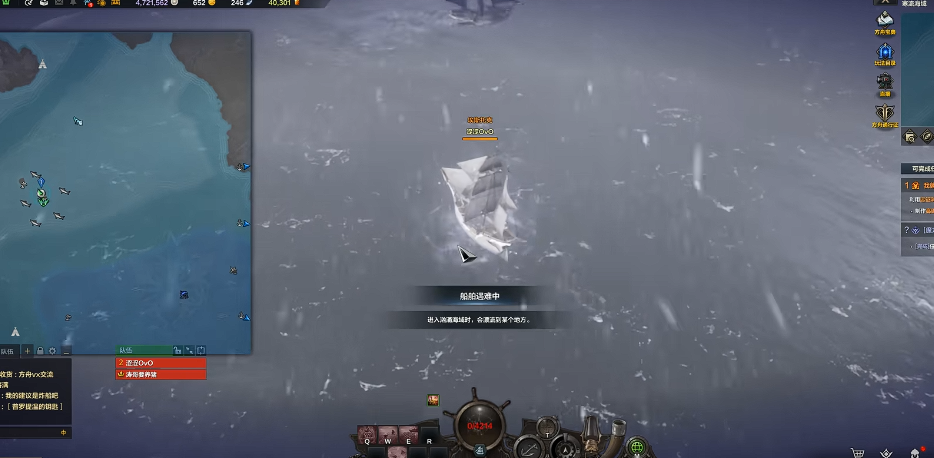Screen dimensions: 934x458
Task: Click the golden winged emblem icon
Action: pos(885,113)
